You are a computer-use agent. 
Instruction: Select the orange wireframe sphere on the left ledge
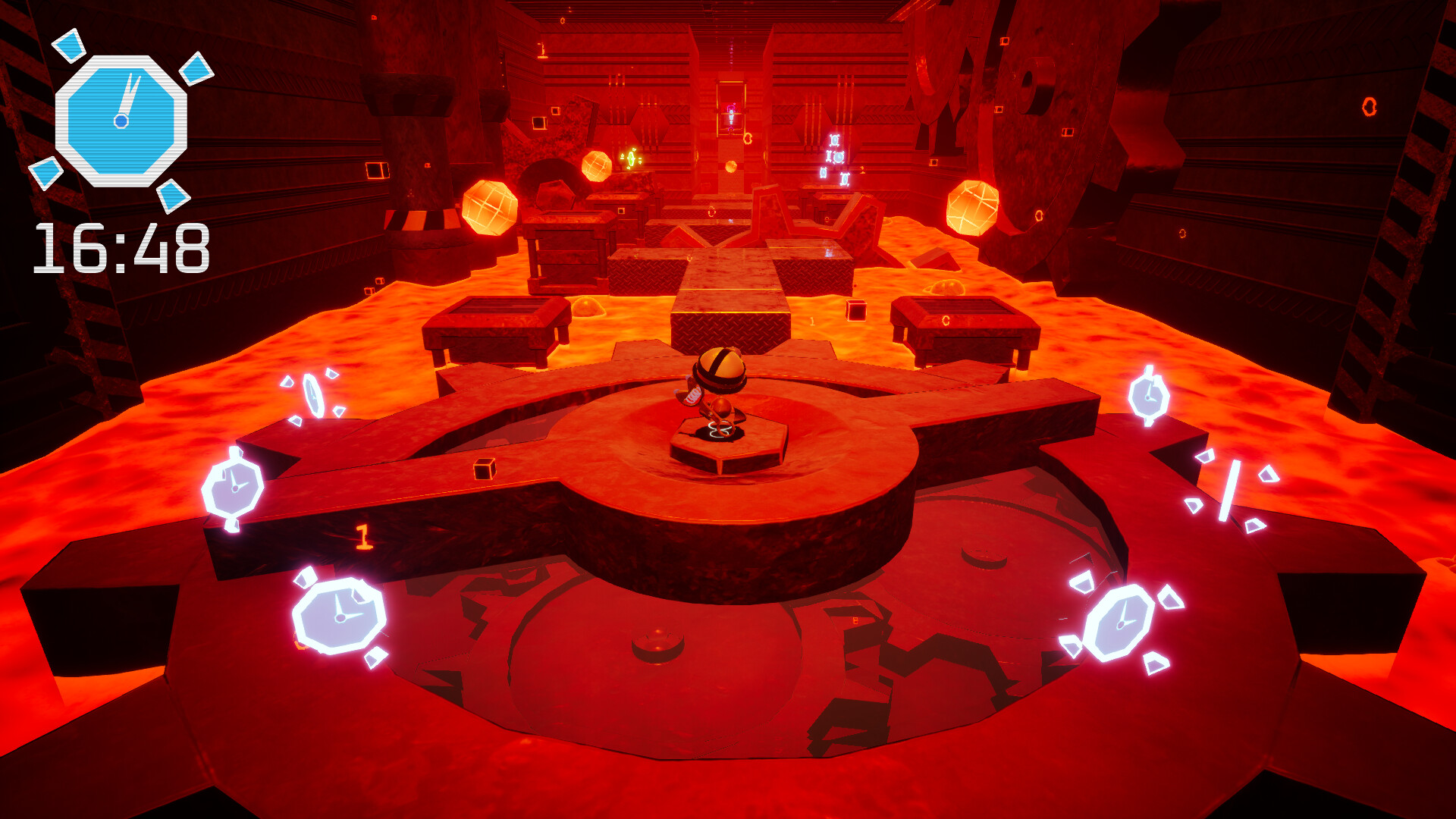point(489,209)
